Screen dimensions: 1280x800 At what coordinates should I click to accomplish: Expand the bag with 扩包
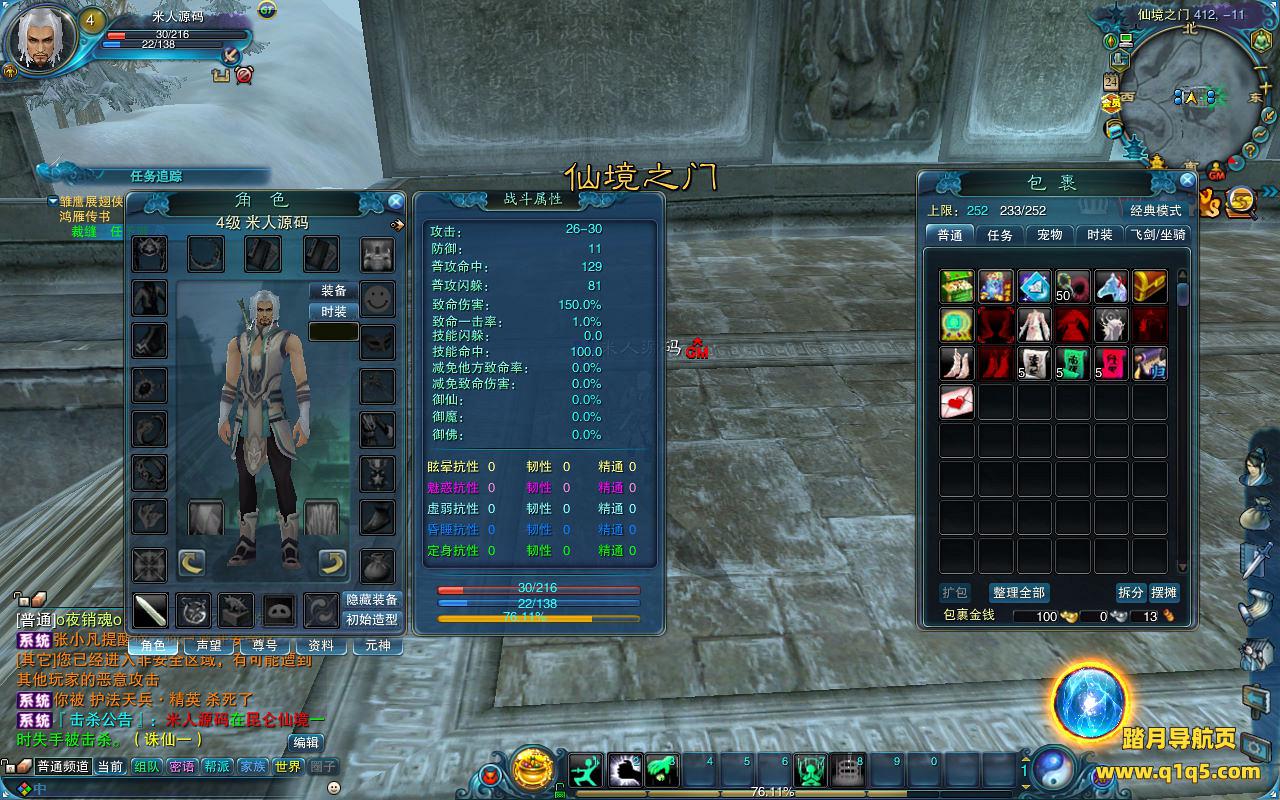coord(955,593)
